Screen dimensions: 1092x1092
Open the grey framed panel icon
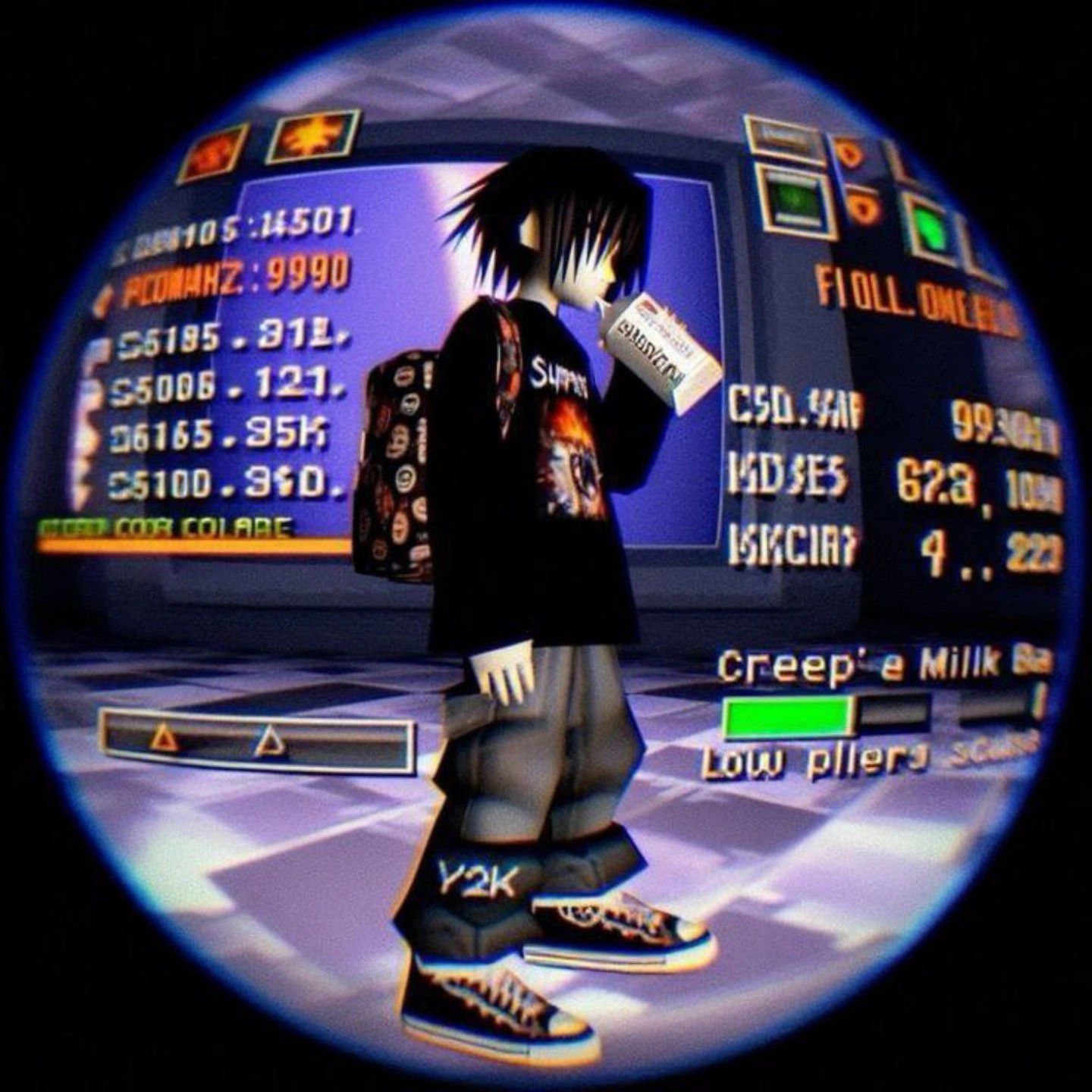coord(784,137)
